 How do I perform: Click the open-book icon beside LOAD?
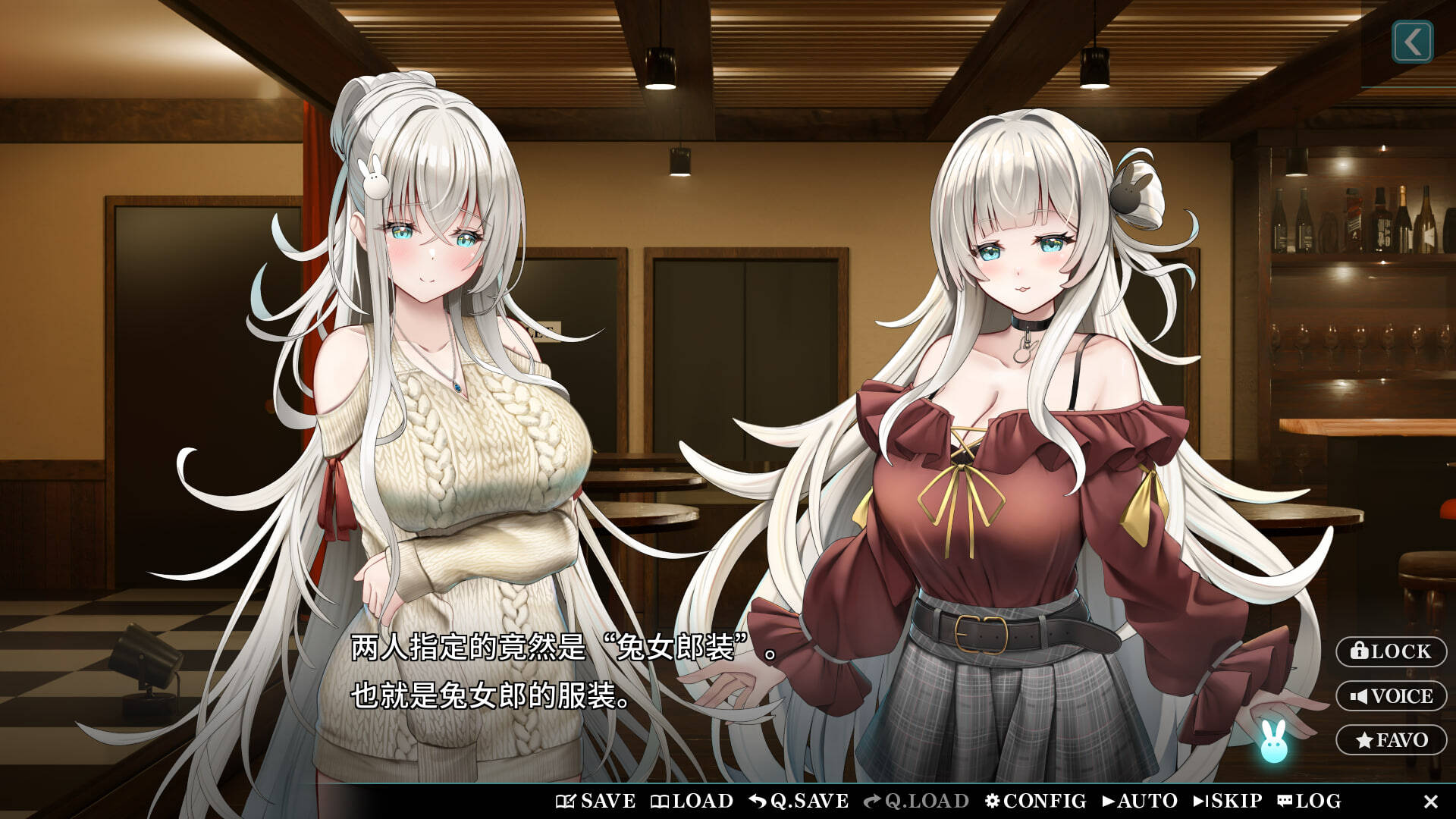[659, 800]
